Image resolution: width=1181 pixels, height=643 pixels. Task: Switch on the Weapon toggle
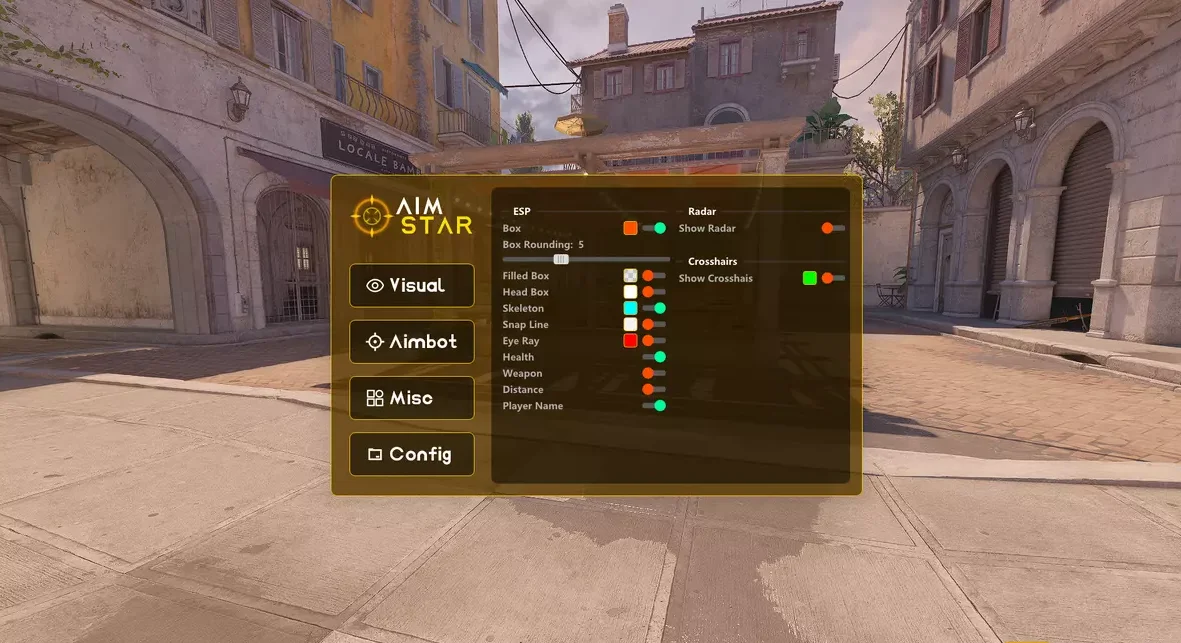(654, 373)
